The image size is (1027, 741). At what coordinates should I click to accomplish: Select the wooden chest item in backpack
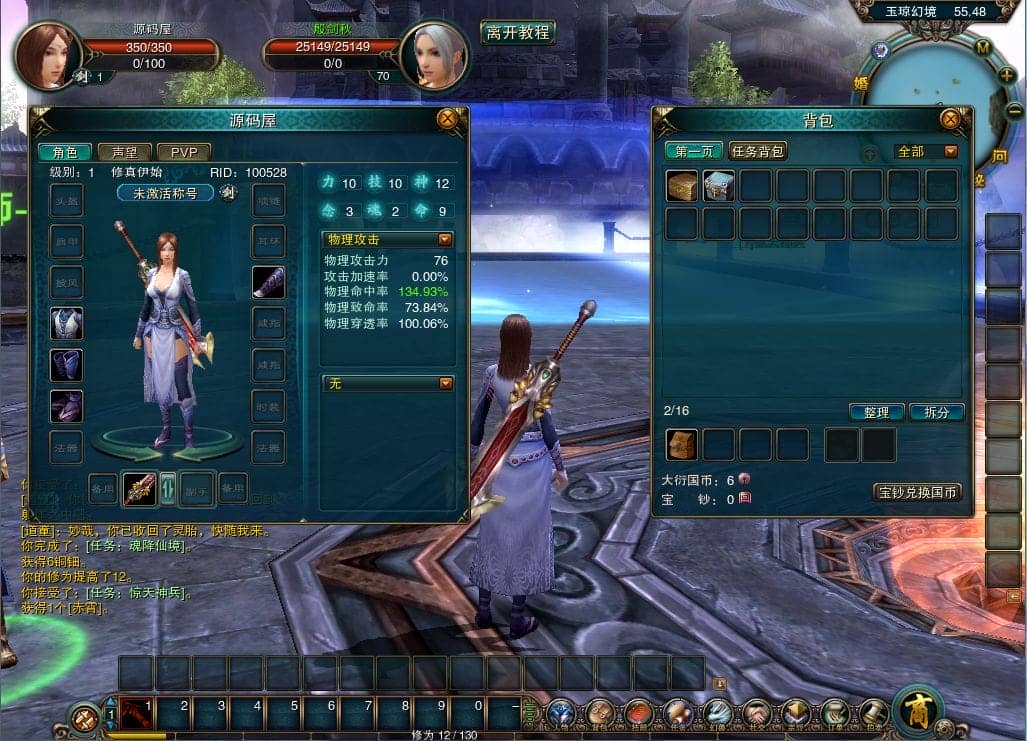pos(683,186)
